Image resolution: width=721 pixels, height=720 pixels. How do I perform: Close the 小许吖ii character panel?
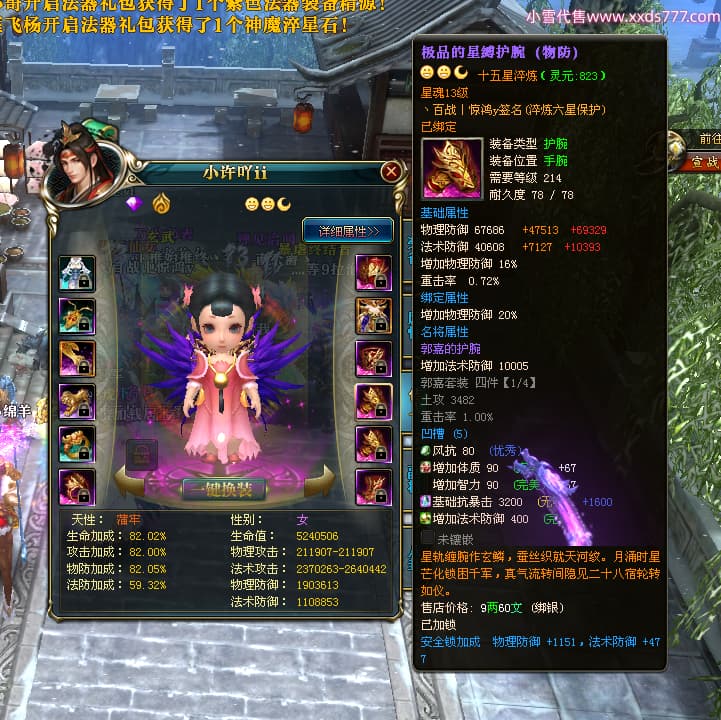pos(391,171)
